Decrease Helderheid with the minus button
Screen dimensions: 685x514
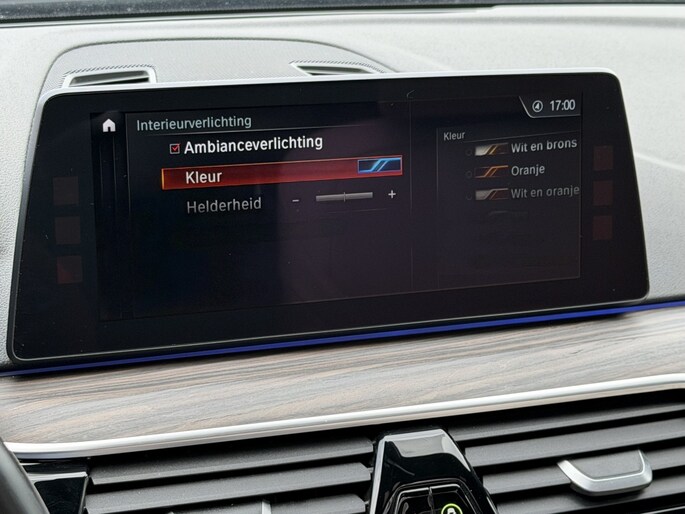pyautogui.click(x=296, y=199)
